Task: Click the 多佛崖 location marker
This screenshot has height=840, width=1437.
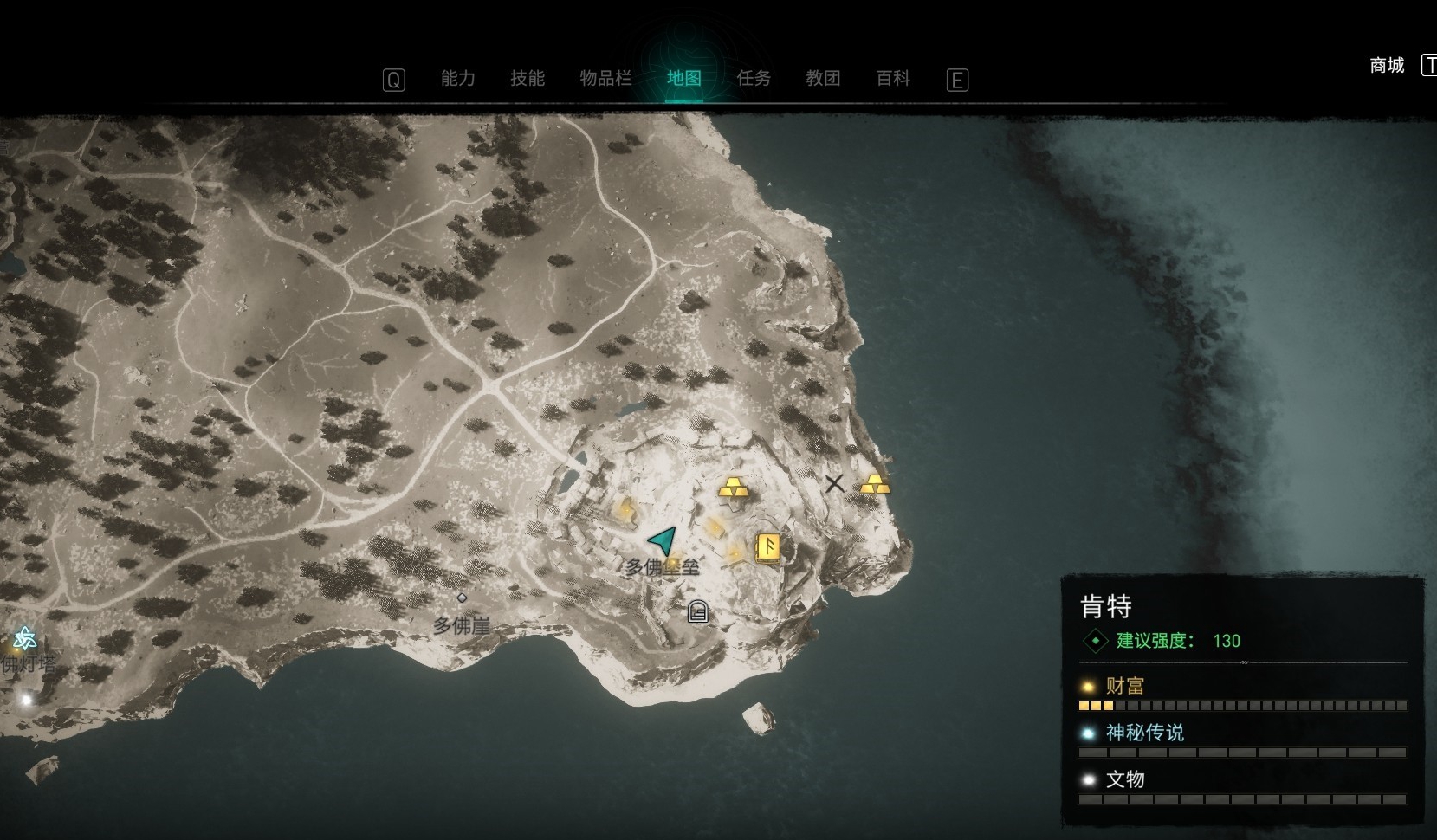Action: (x=462, y=598)
